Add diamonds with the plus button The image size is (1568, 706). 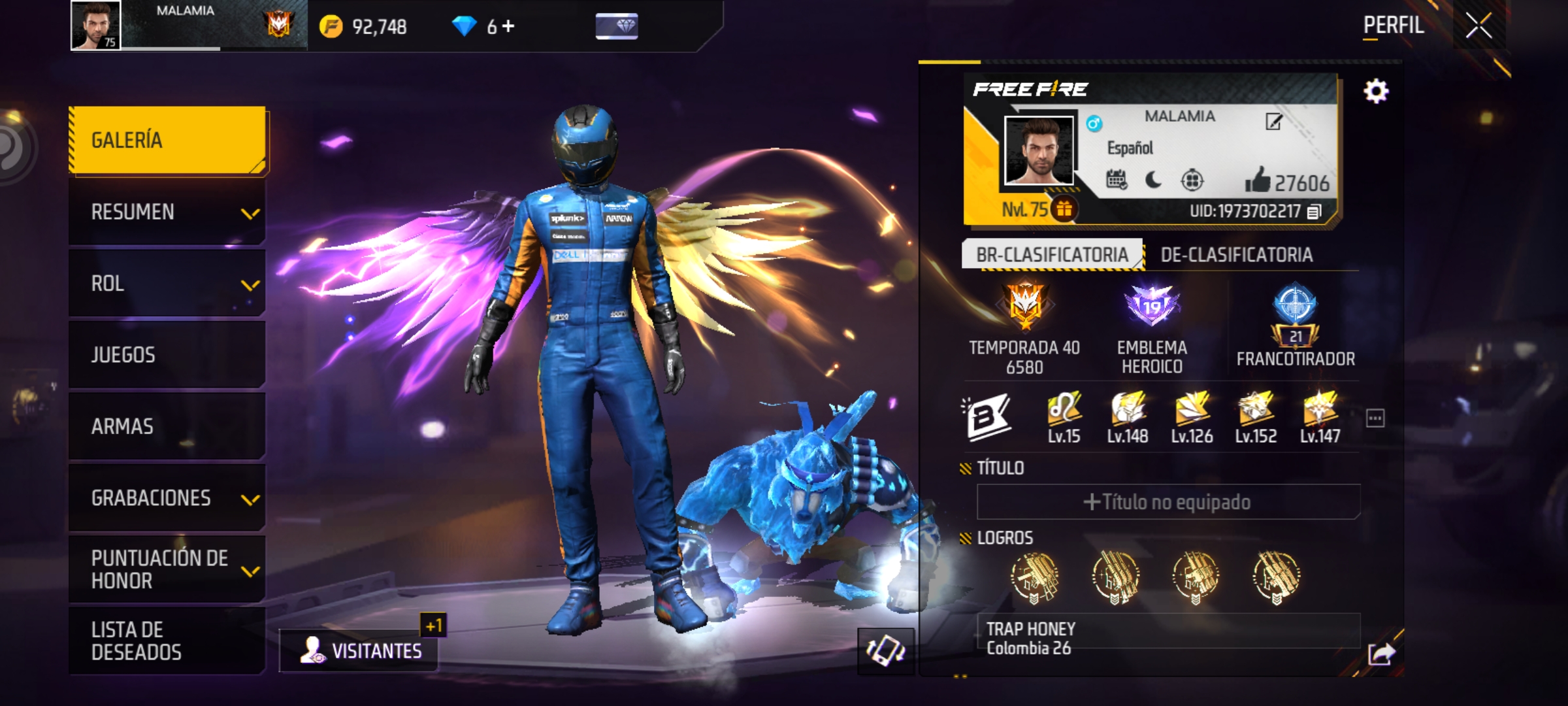tap(508, 26)
